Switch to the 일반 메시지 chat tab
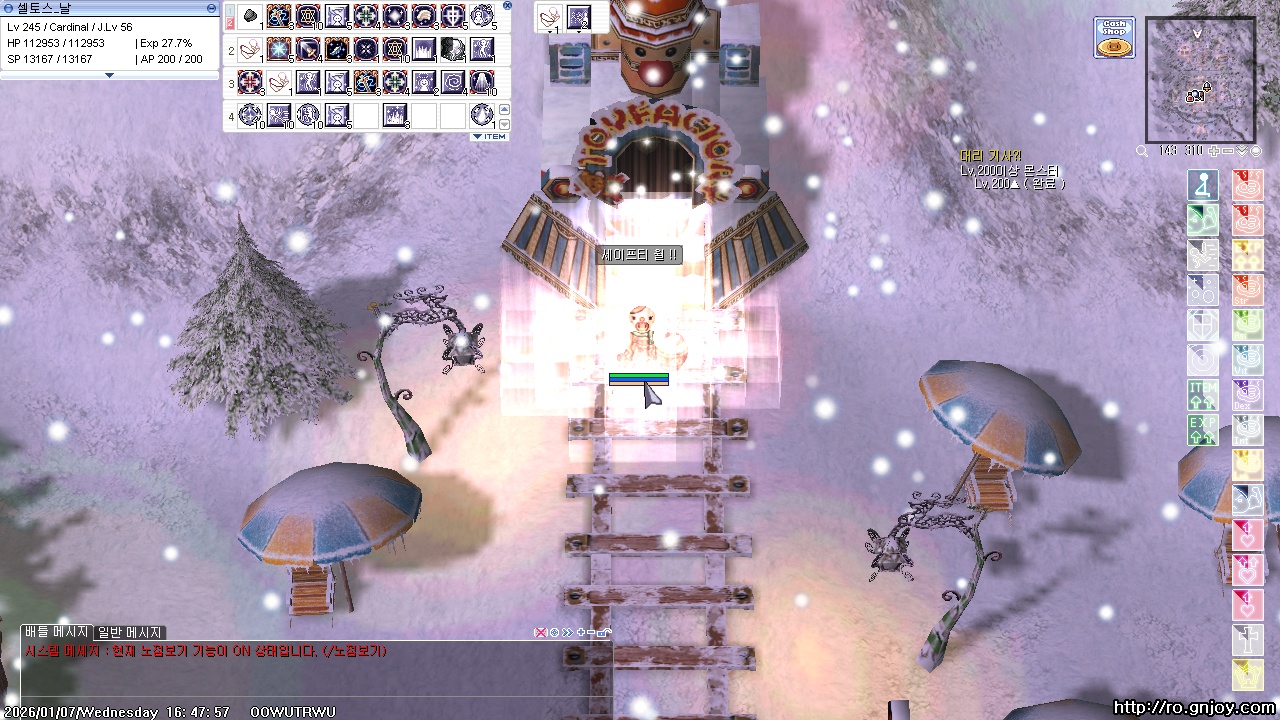 [129, 632]
